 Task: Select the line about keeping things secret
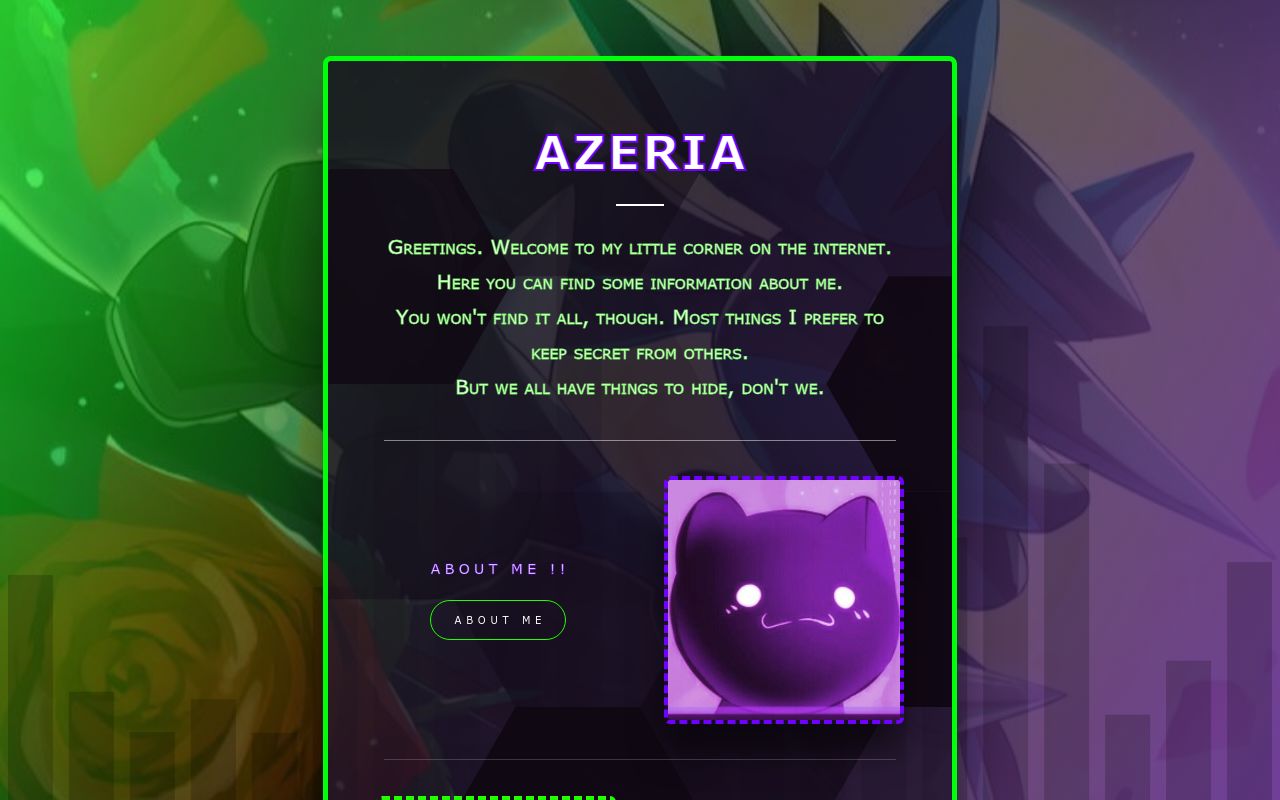(639, 353)
